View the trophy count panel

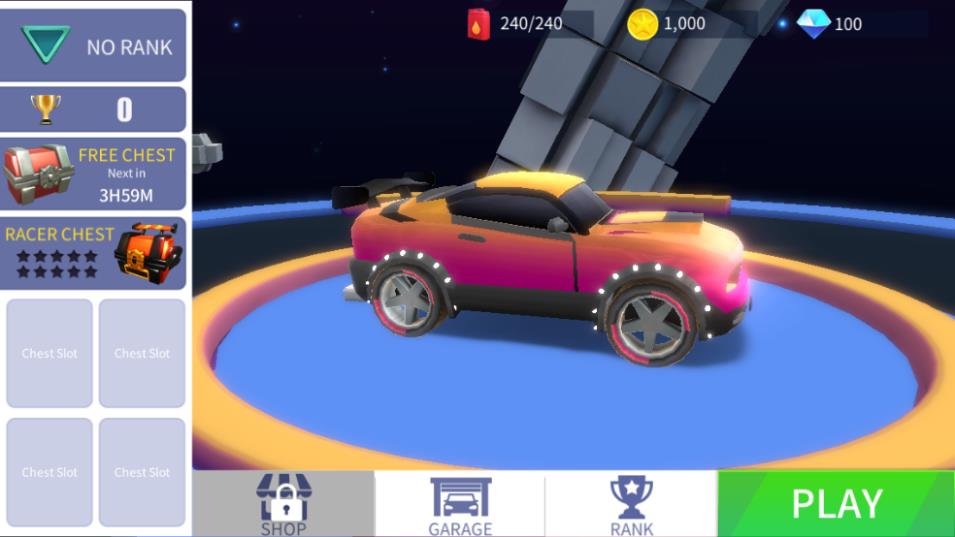click(x=93, y=109)
